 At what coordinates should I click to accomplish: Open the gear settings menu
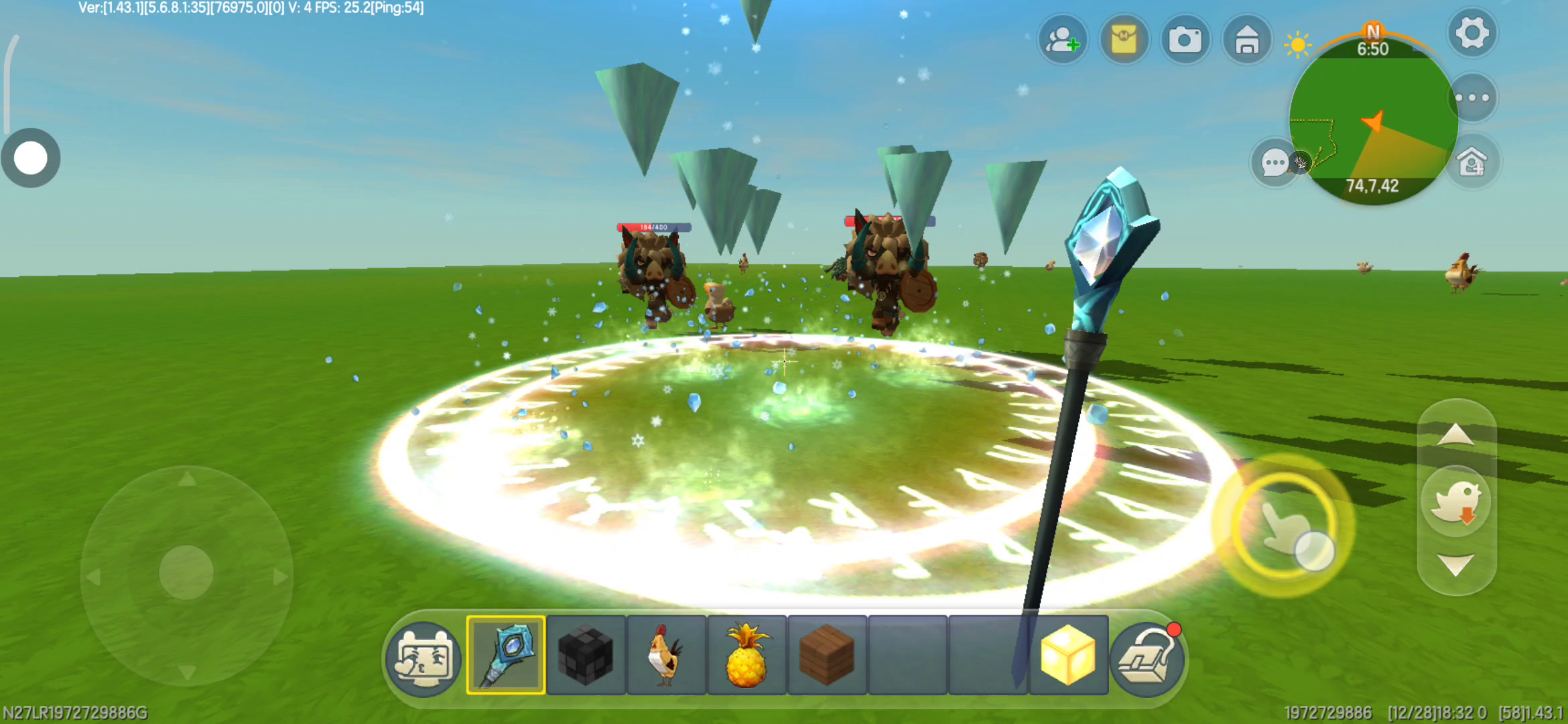[x=1472, y=34]
